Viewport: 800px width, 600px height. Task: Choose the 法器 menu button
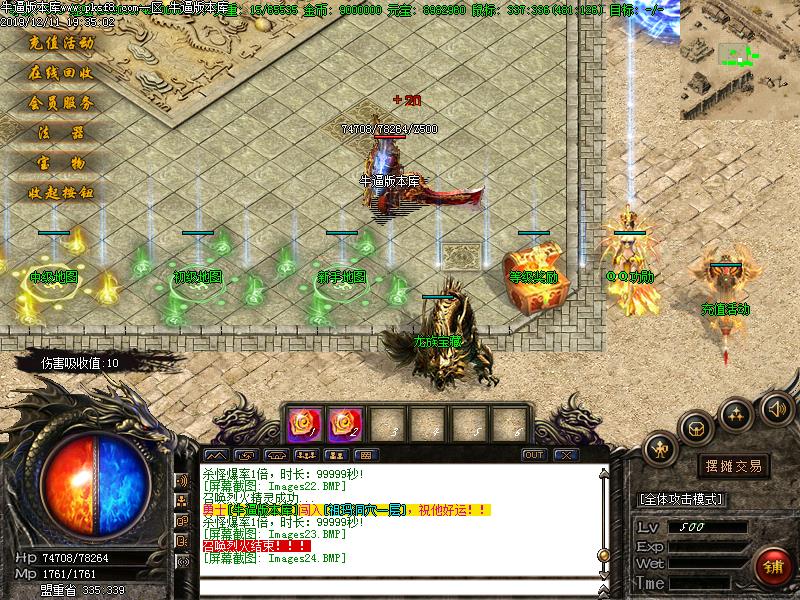62,132
